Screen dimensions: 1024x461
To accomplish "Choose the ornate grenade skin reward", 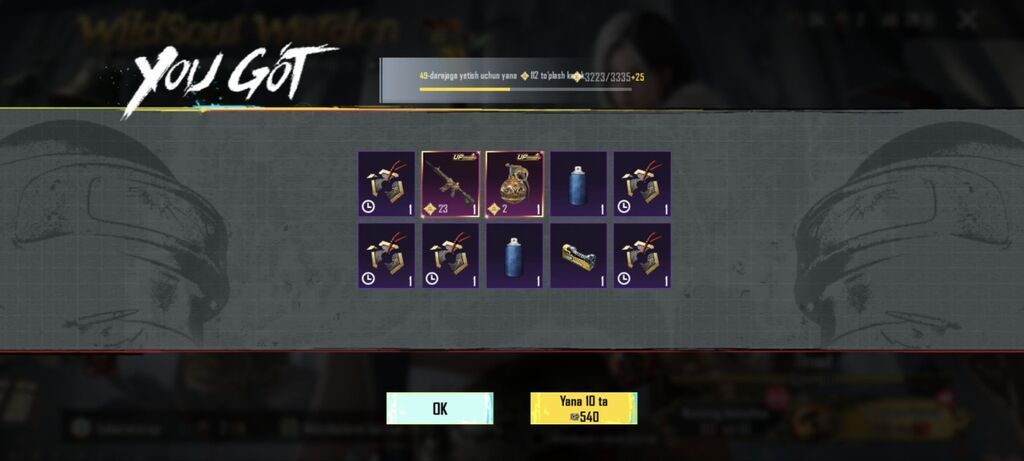I will [x=514, y=184].
